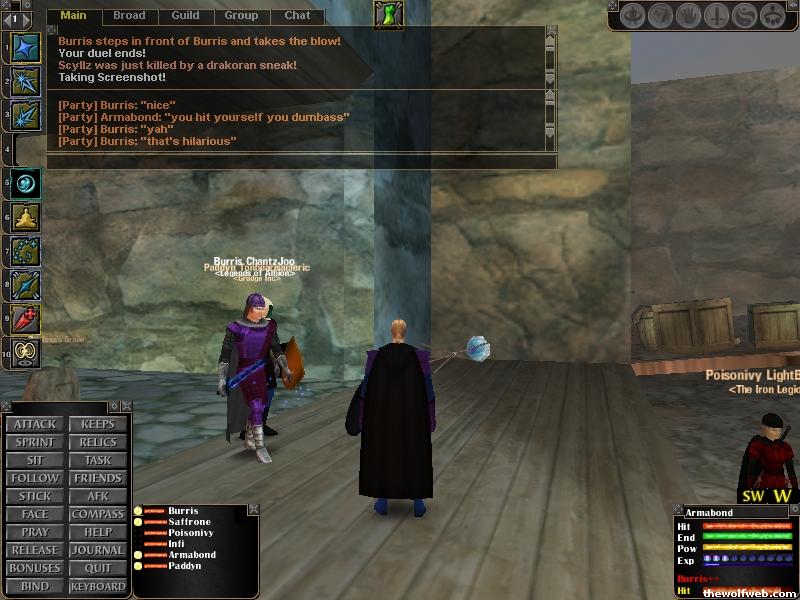
Task: Open the KEYBOARD configuration
Action: pyautogui.click(x=98, y=586)
